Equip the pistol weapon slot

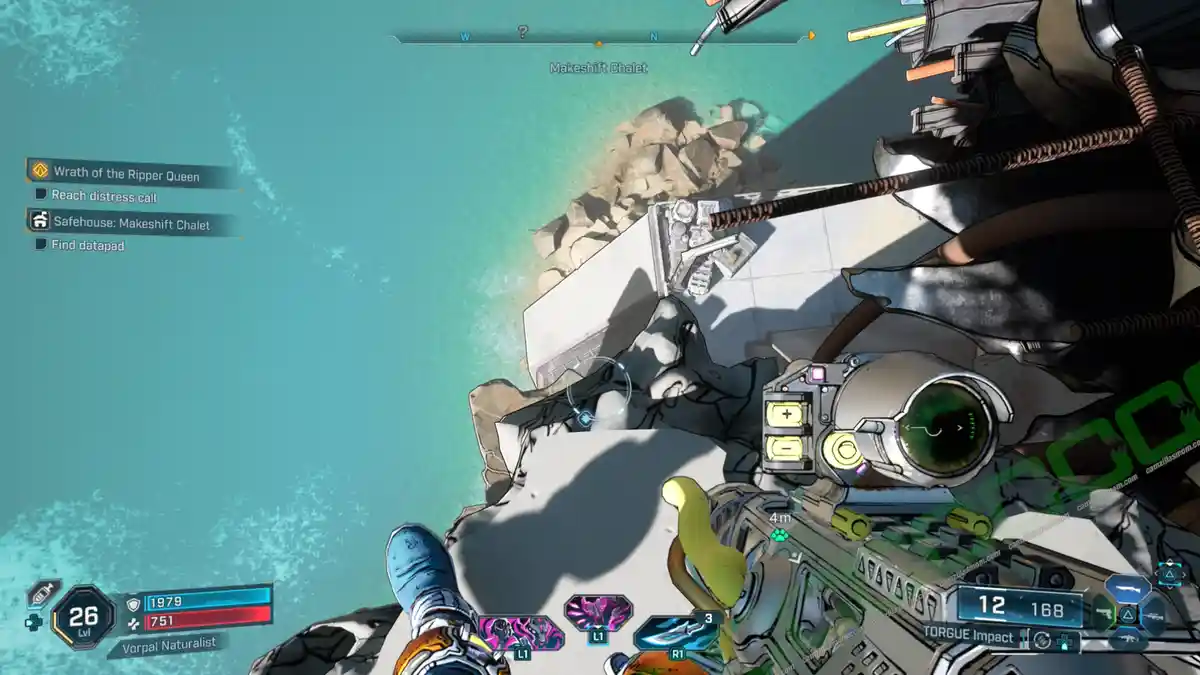[1104, 614]
